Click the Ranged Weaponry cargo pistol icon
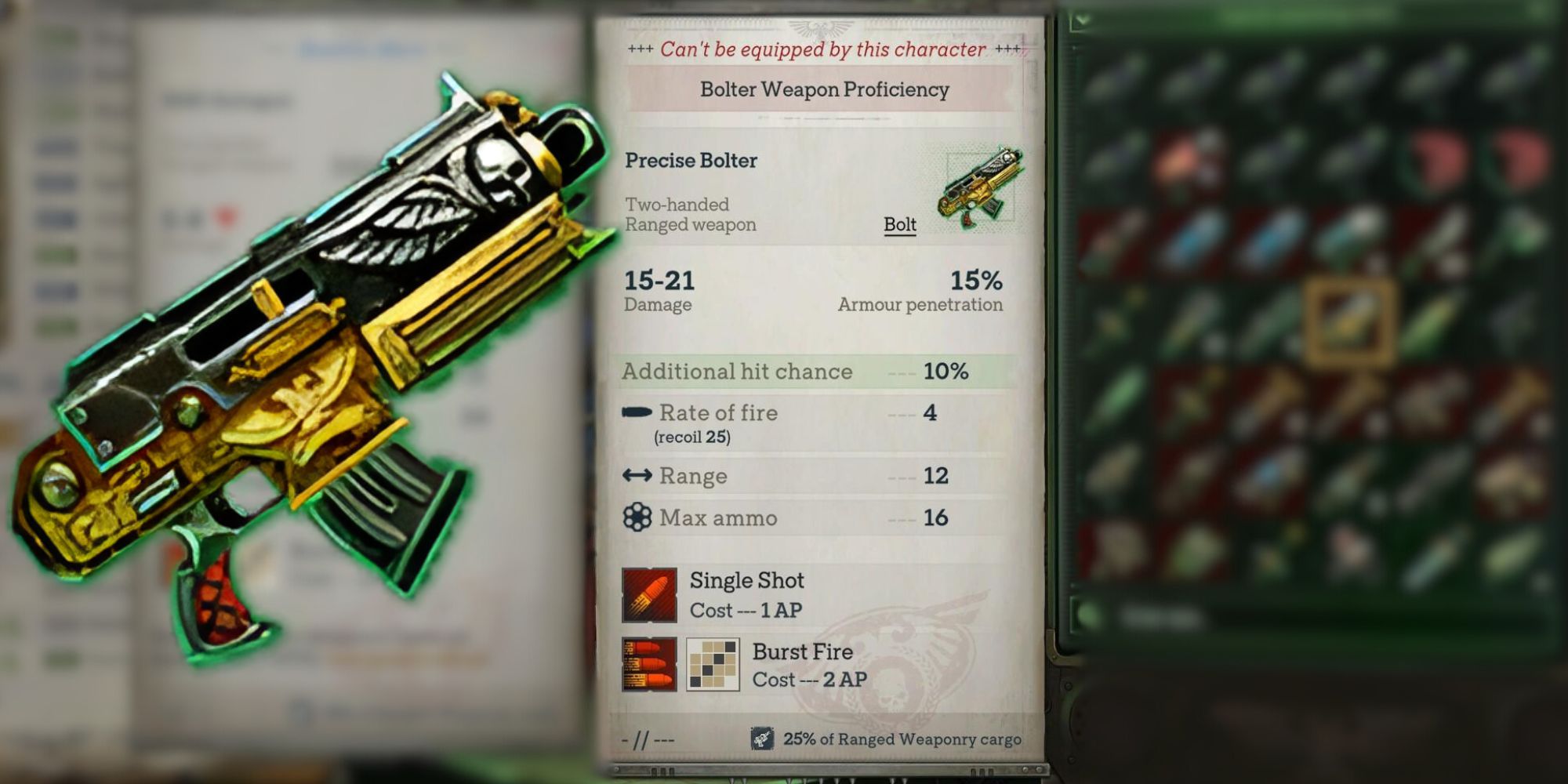 click(763, 738)
